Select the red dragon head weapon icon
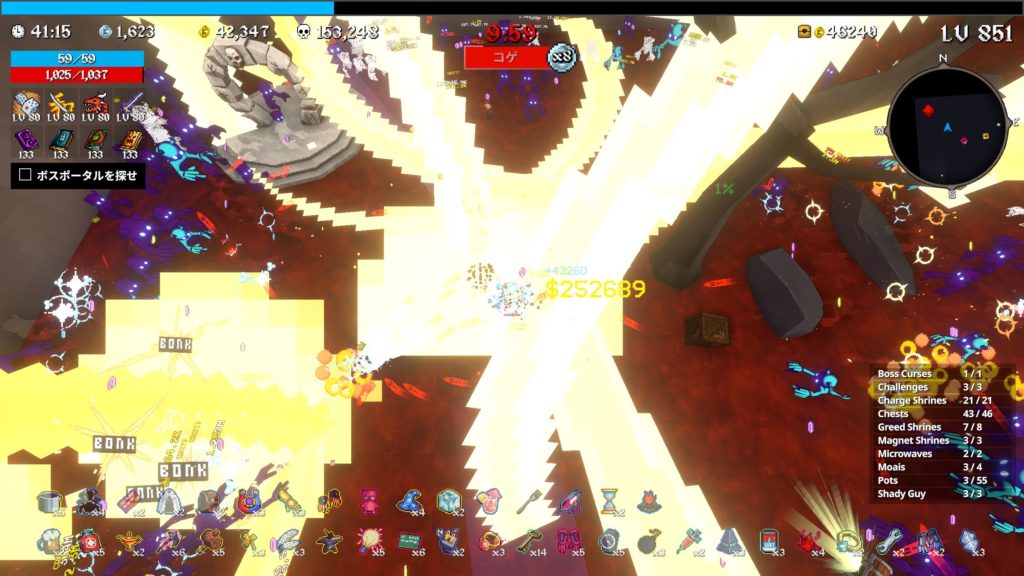Image resolution: width=1024 pixels, height=576 pixels. [96, 103]
